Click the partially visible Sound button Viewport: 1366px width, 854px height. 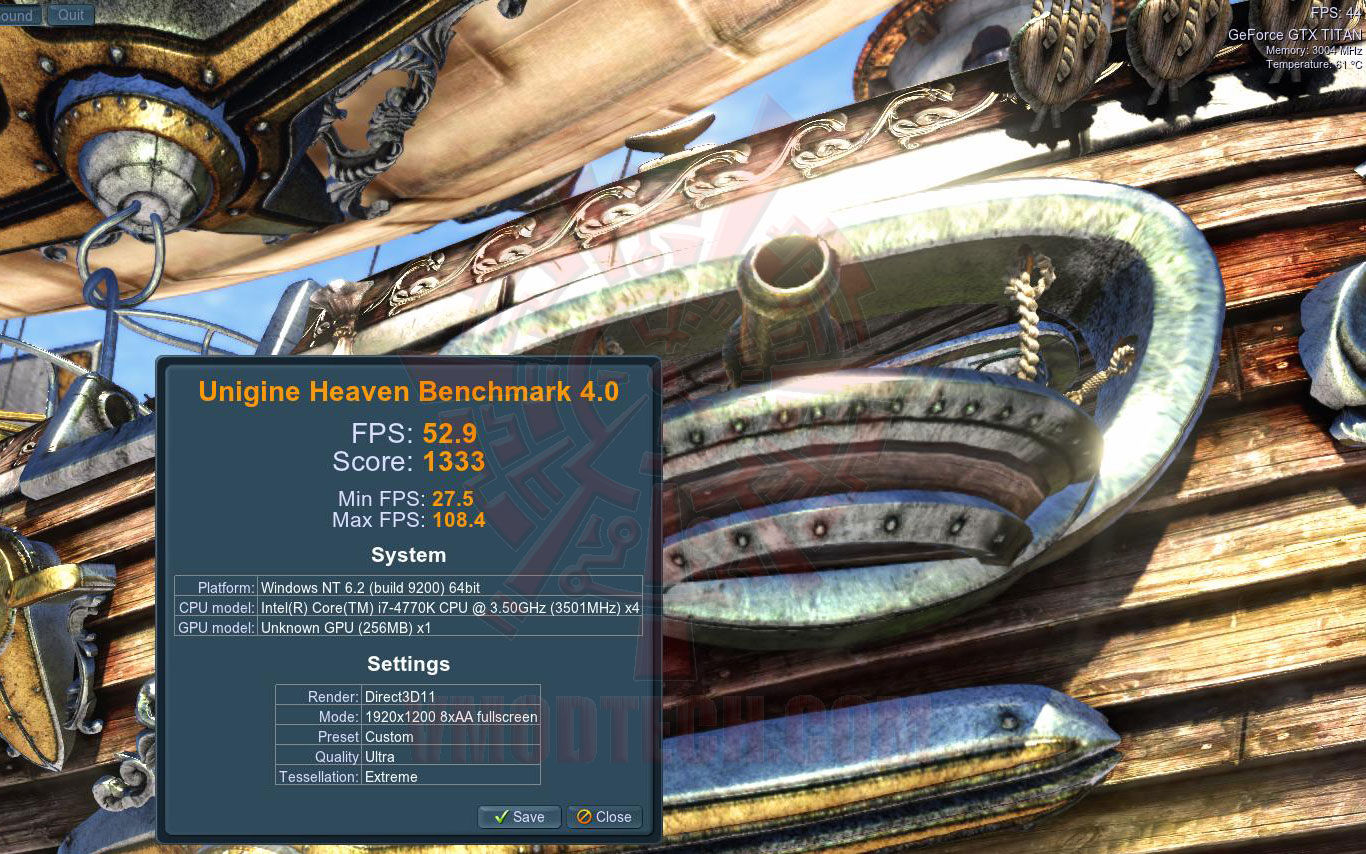pyautogui.click(x=19, y=15)
